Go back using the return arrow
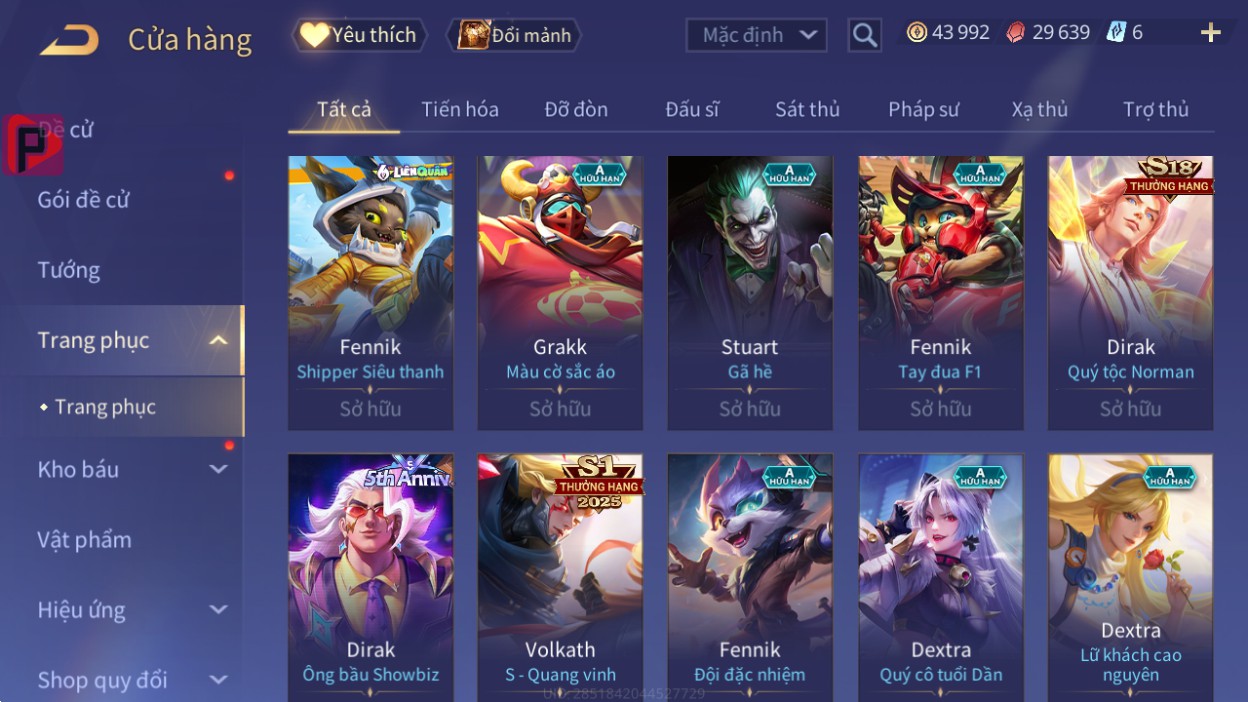1248x702 pixels. (69, 40)
